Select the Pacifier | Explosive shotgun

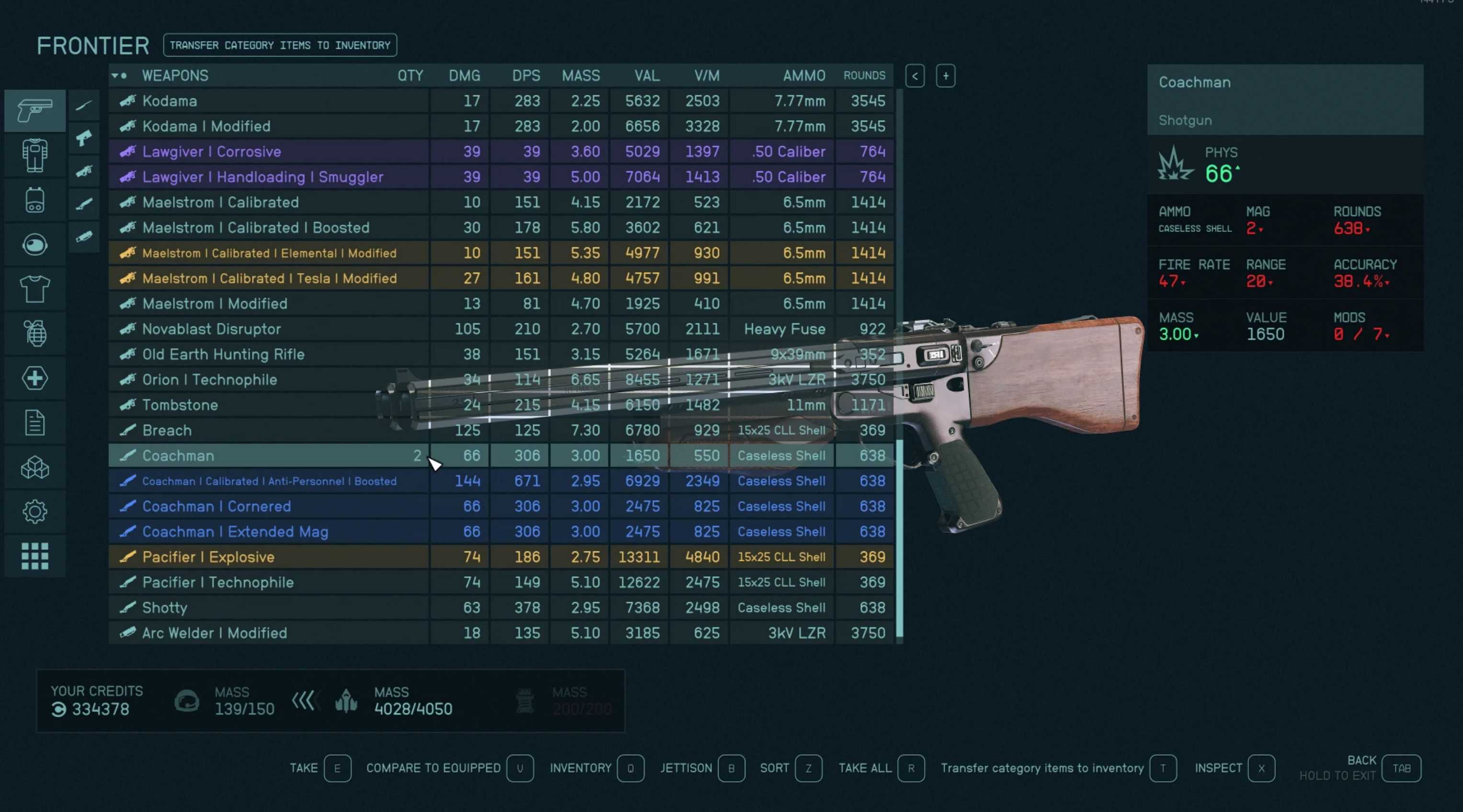click(208, 557)
